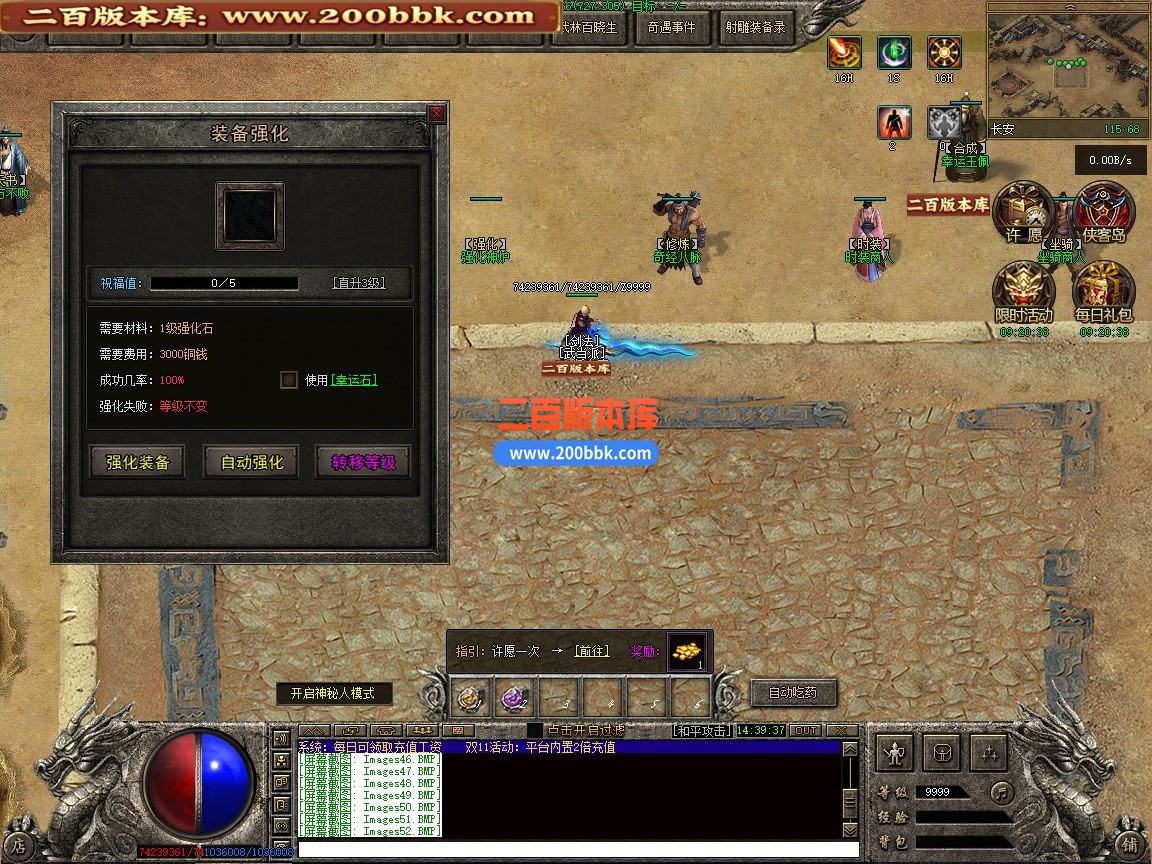Follow the 前往 guide link

tap(591, 651)
